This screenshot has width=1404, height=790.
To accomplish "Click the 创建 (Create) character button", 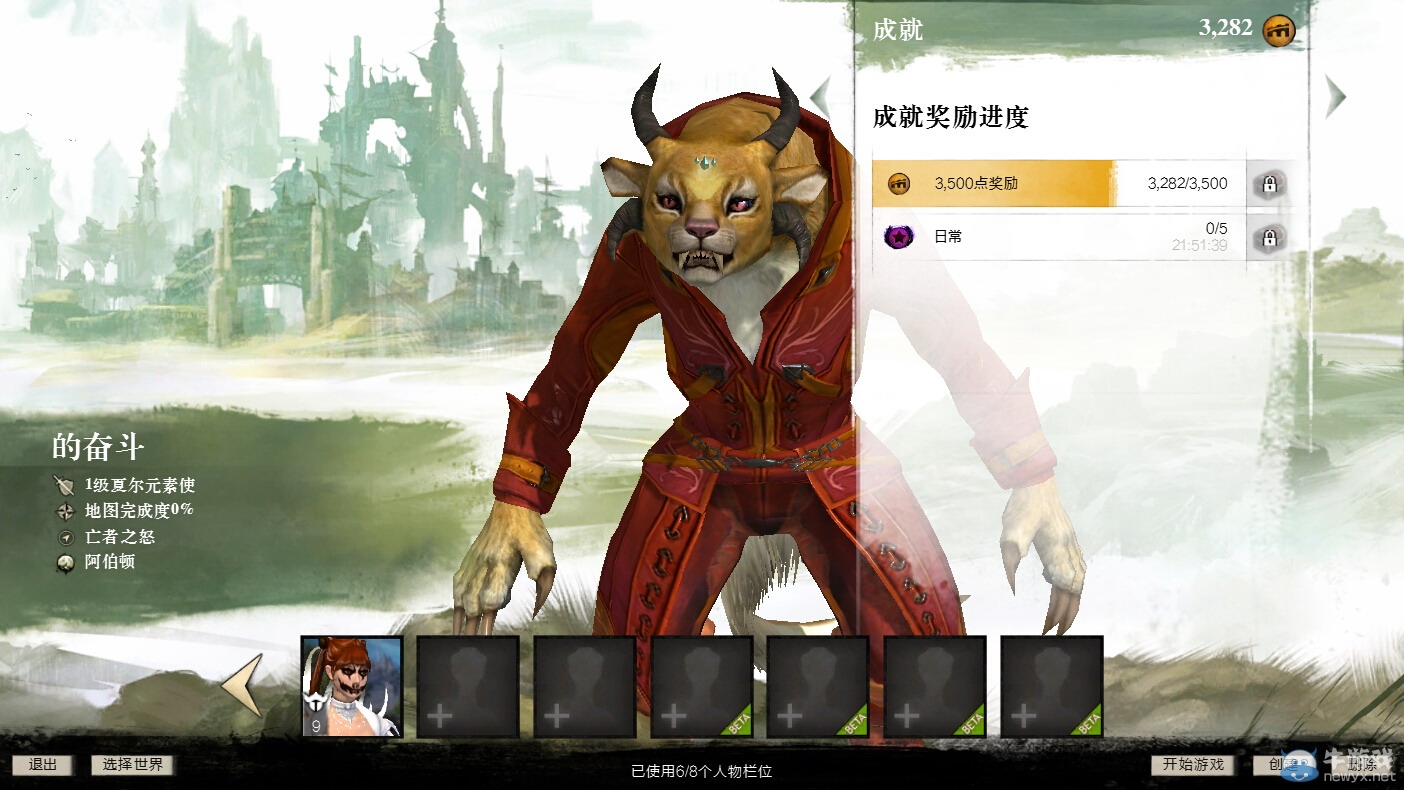I will click(x=1275, y=765).
